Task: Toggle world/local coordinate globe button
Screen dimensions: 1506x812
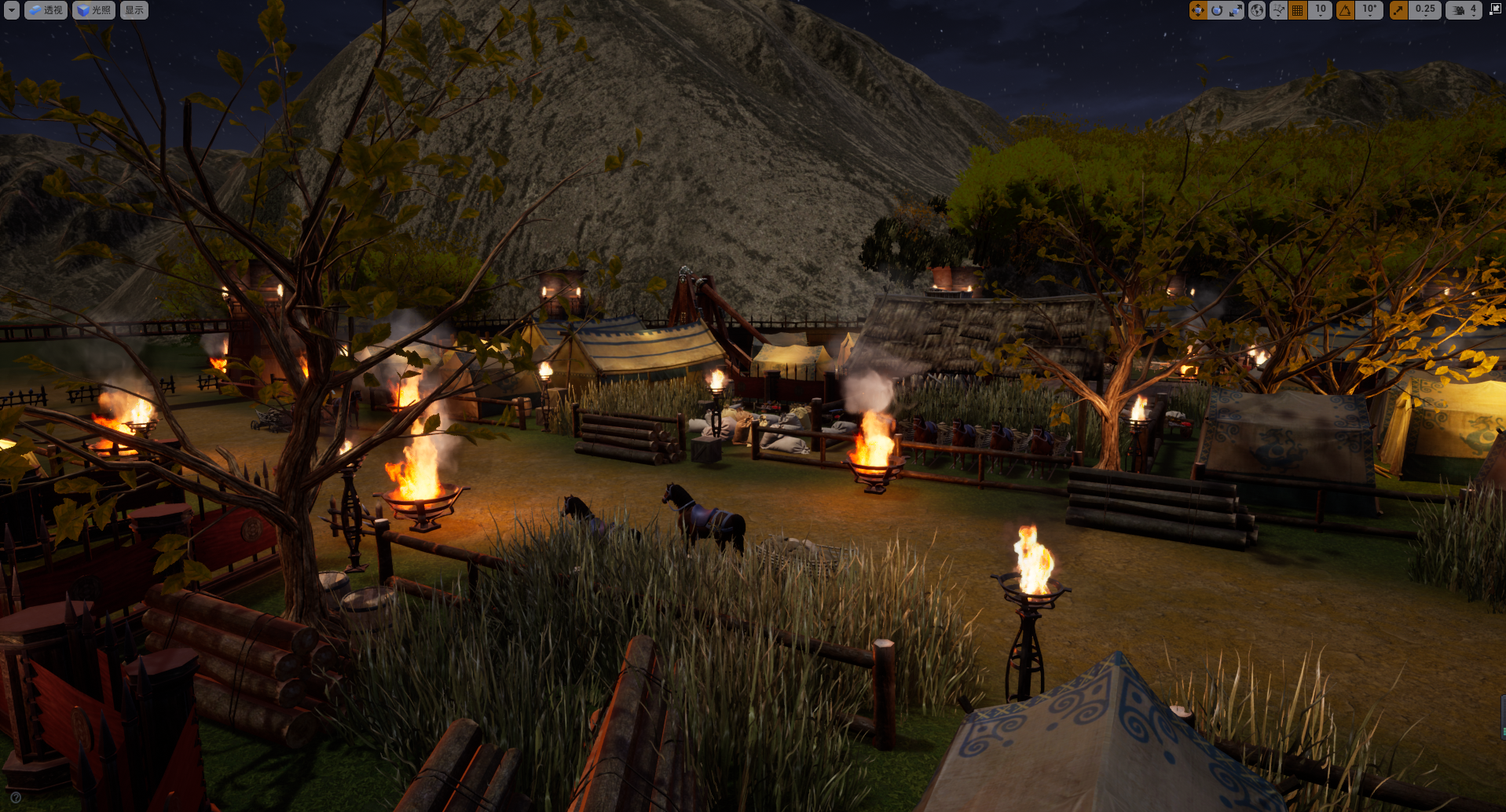Action: pyautogui.click(x=1257, y=10)
